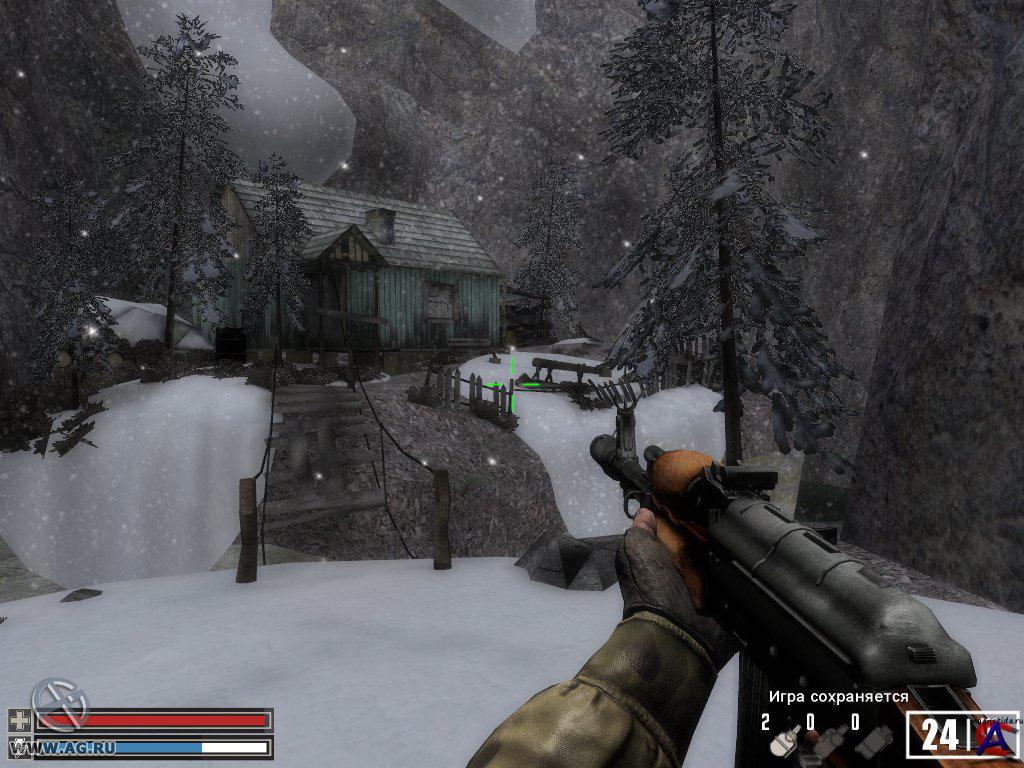Click the medical cross icon beside red bar
The width and height of the screenshot is (1024, 768).
click(x=19, y=720)
